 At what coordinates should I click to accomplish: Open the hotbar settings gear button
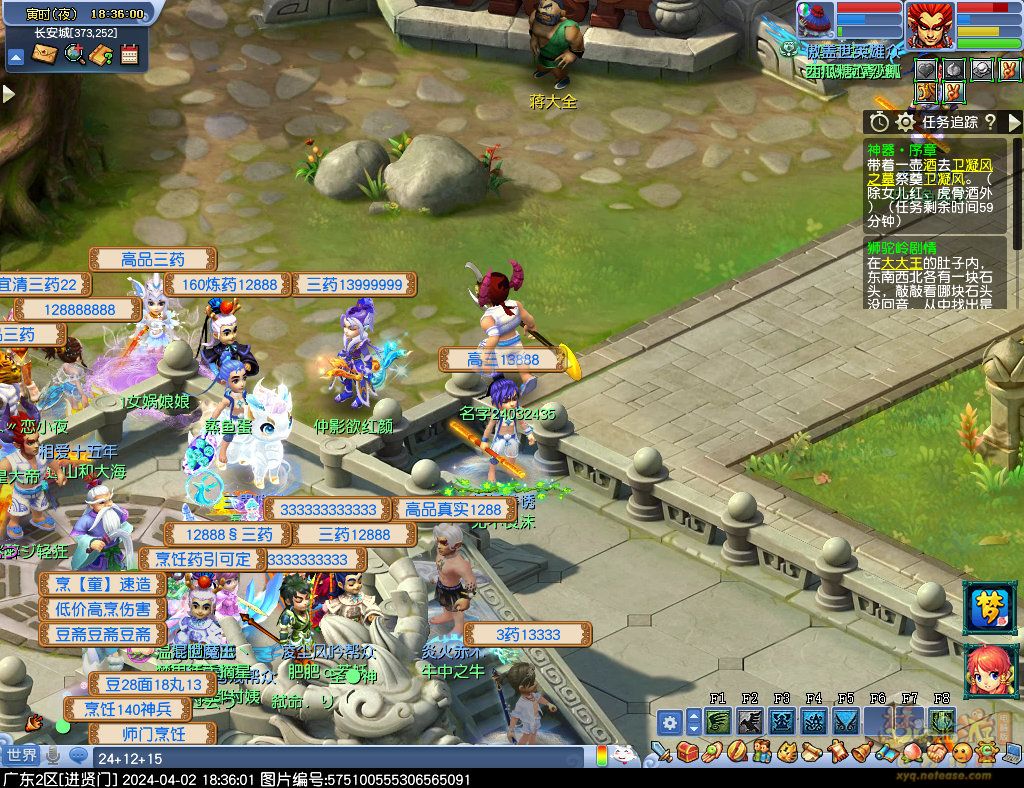[x=670, y=721]
